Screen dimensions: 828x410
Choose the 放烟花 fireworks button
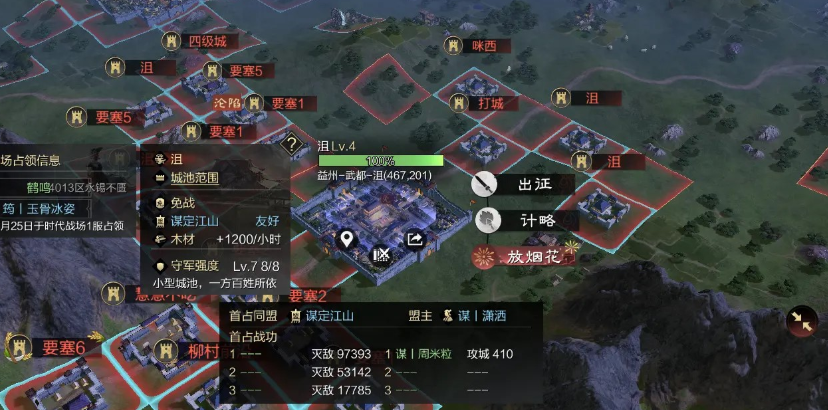(526, 257)
